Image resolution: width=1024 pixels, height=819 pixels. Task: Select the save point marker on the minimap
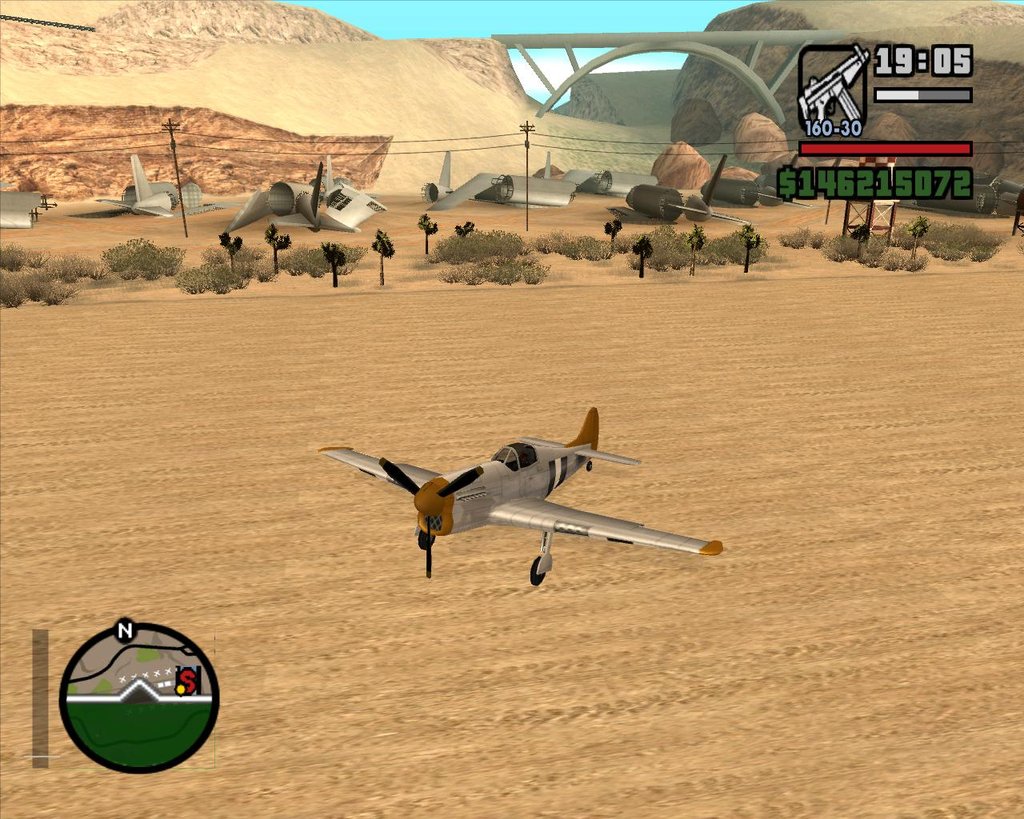click(x=187, y=681)
